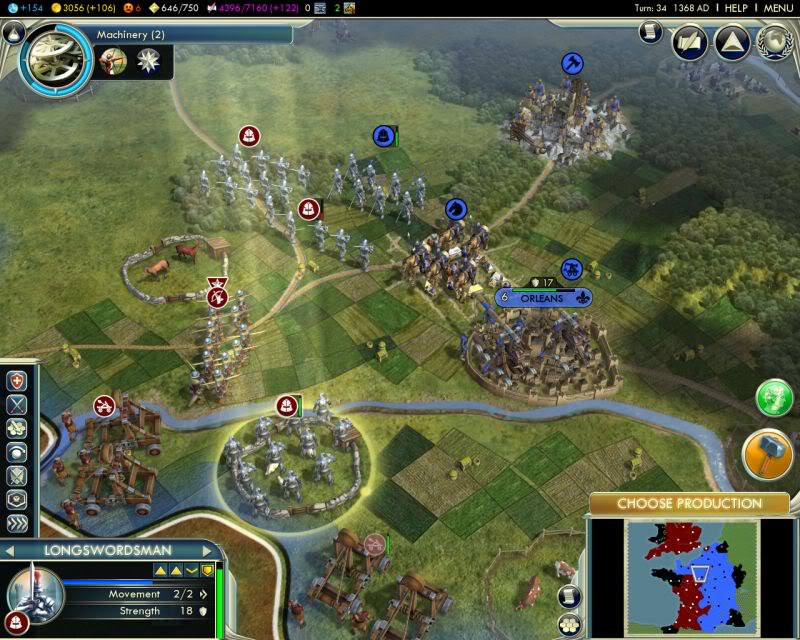Open the diplomacy globe with laurel wreath
800x640 pixels.
coord(774,42)
